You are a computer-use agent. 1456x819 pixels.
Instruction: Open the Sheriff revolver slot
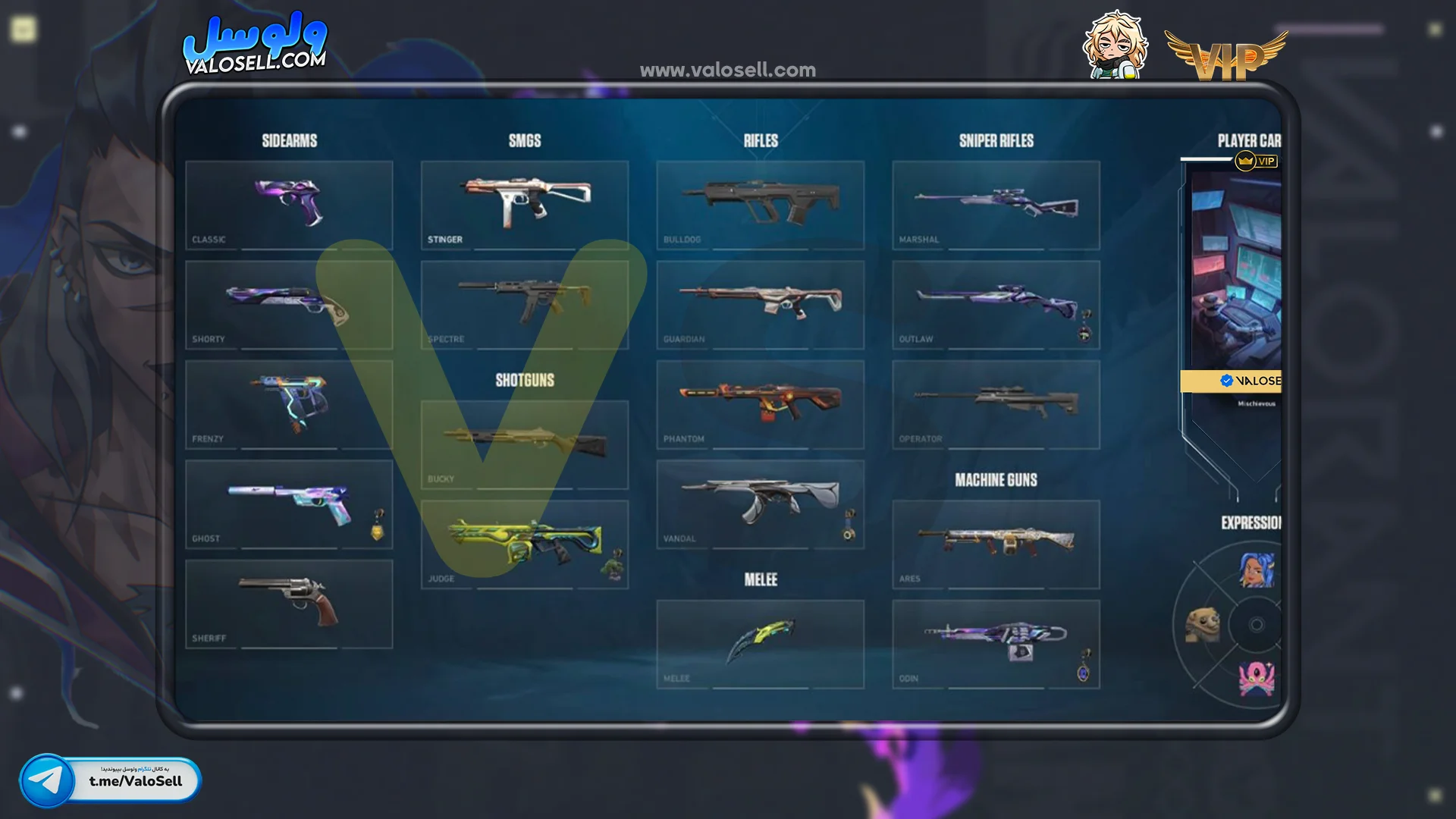(x=289, y=604)
